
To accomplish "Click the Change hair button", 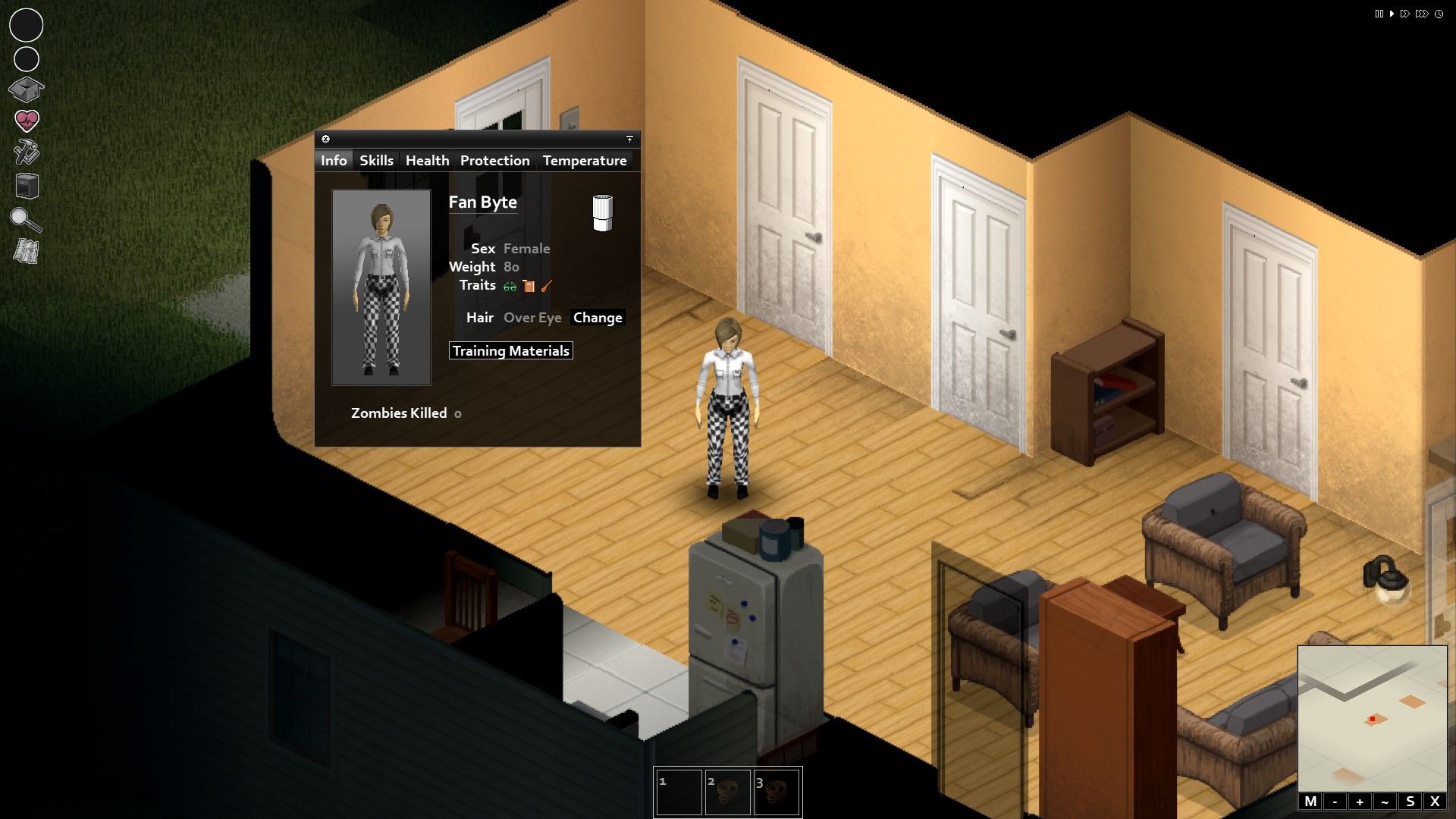I will click(598, 318).
